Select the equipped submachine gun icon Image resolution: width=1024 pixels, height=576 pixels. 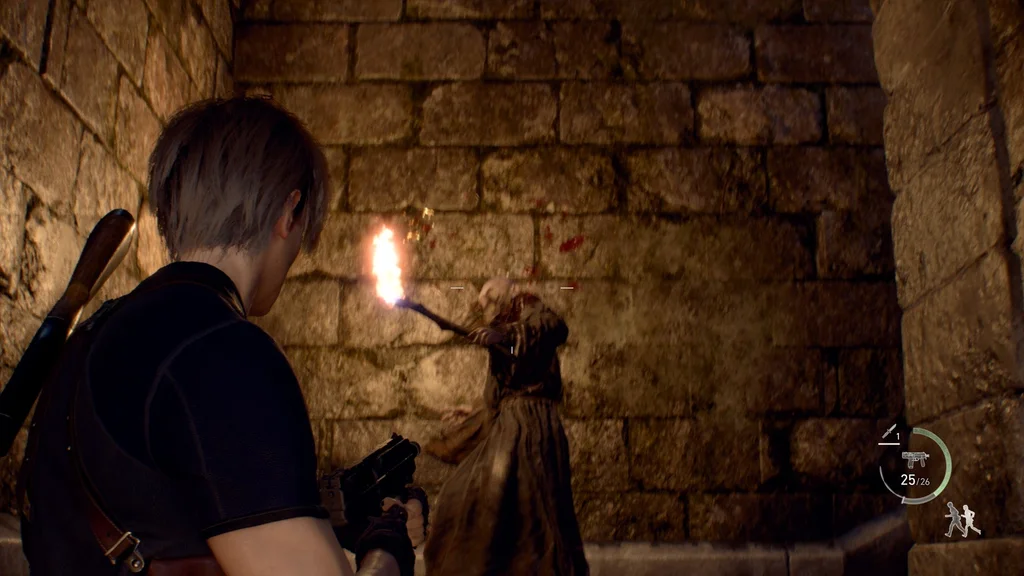click(x=914, y=459)
